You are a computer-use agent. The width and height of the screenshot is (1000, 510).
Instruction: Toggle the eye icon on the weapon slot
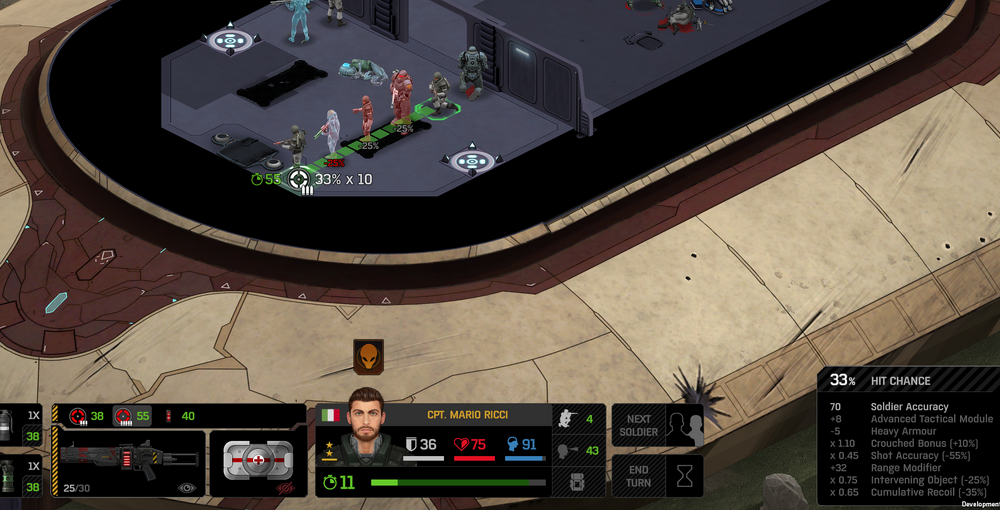pos(186,488)
